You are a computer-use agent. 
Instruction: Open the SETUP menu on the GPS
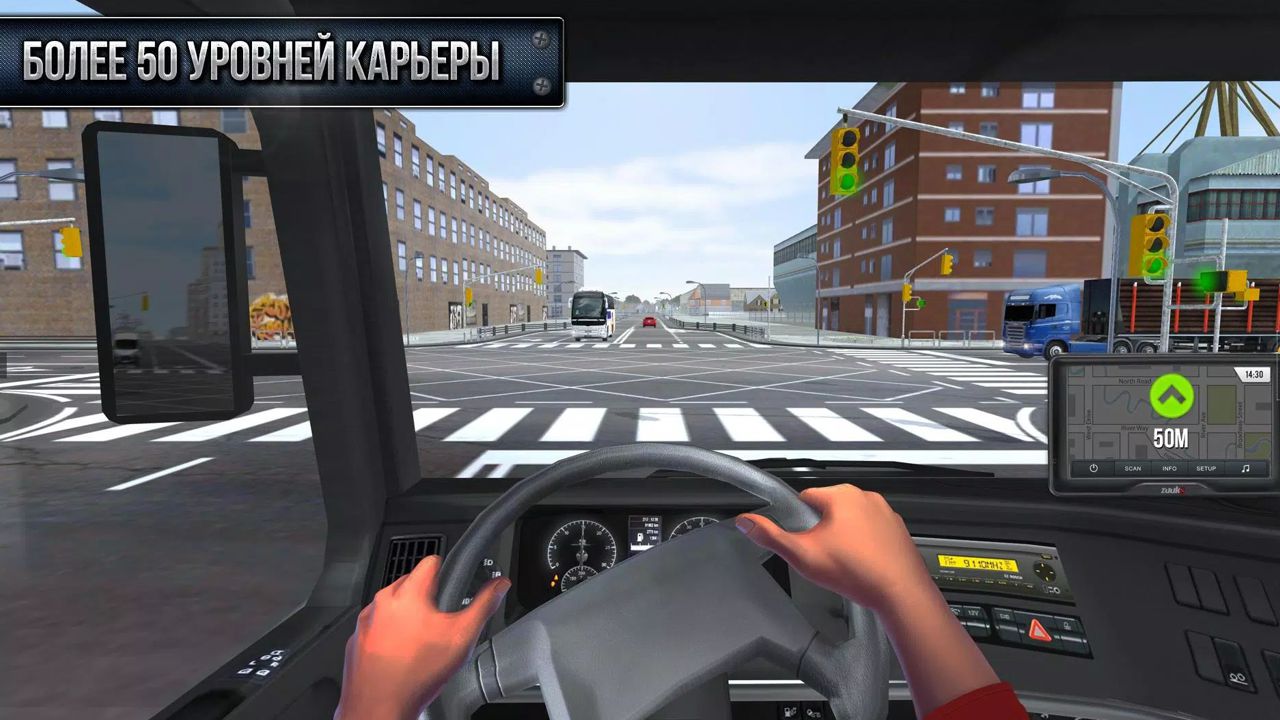tap(1205, 468)
